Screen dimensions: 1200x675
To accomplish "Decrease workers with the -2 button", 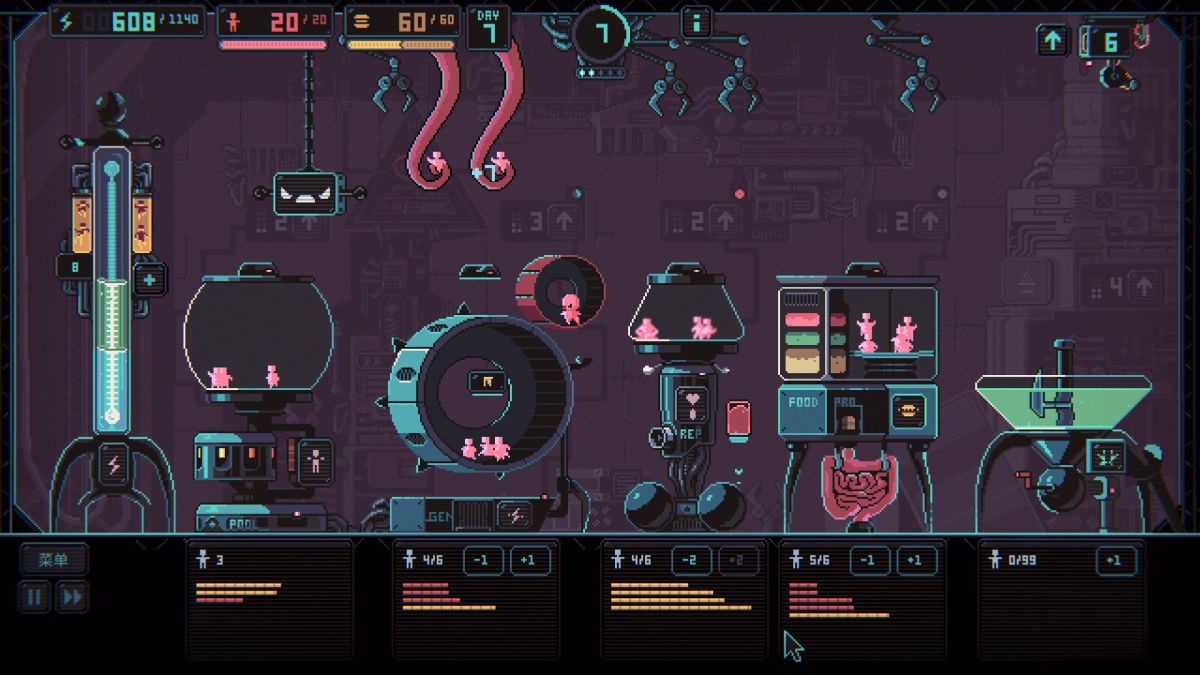I will point(691,561).
